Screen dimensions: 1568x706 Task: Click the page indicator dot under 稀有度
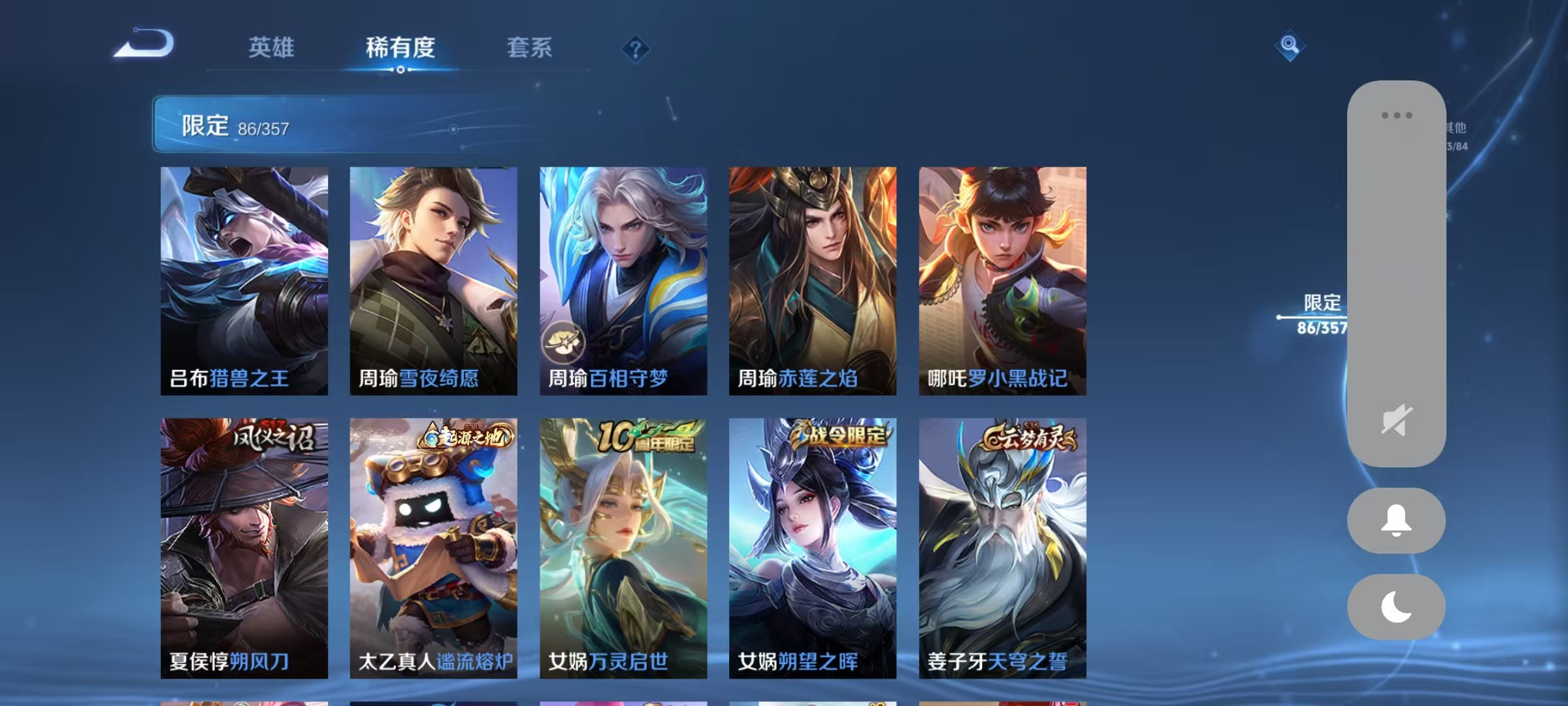(400, 72)
